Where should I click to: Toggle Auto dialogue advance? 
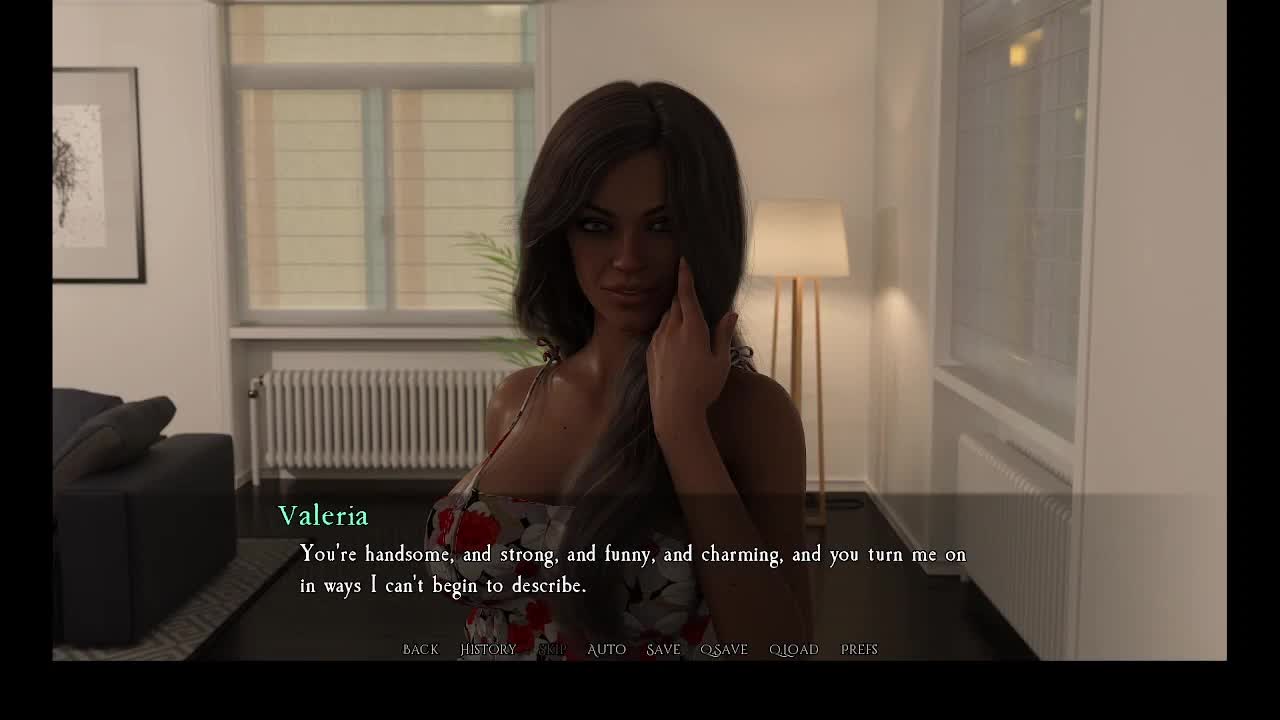click(606, 650)
